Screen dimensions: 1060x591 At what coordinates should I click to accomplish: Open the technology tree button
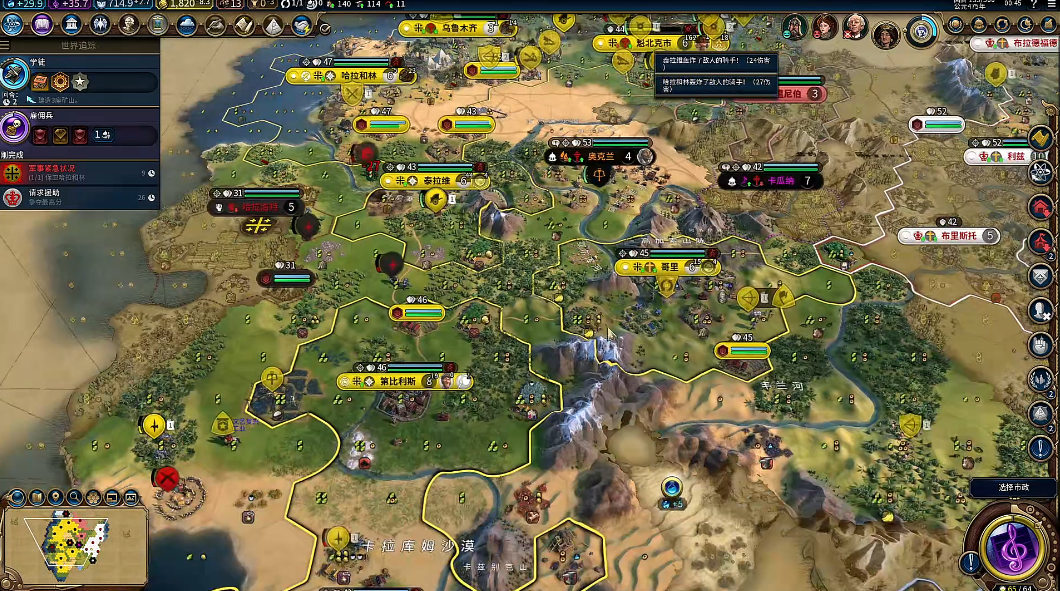[x=13, y=25]
